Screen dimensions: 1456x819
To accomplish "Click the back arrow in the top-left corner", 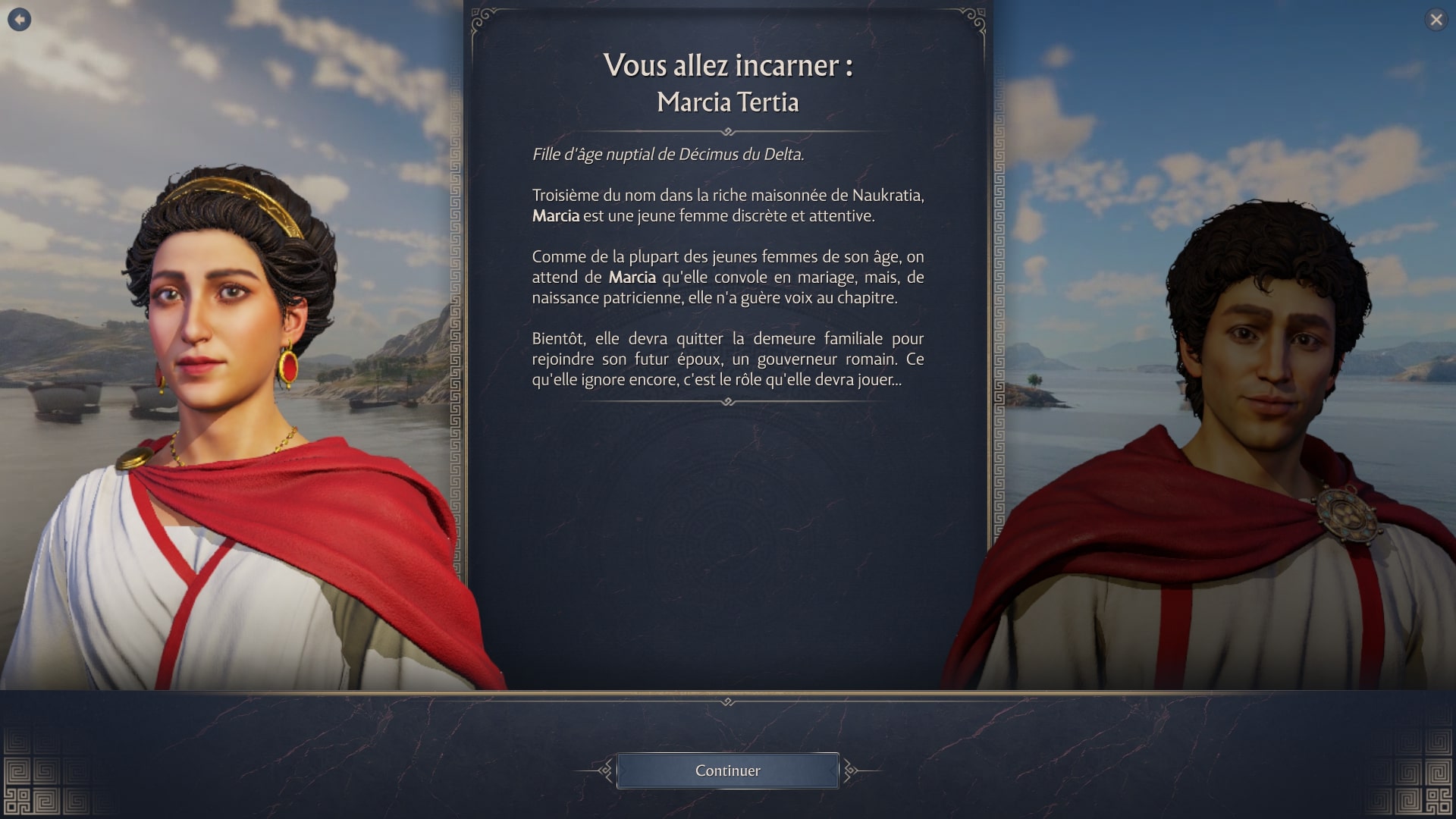I will pyautogui.click(x=19, y=20).
